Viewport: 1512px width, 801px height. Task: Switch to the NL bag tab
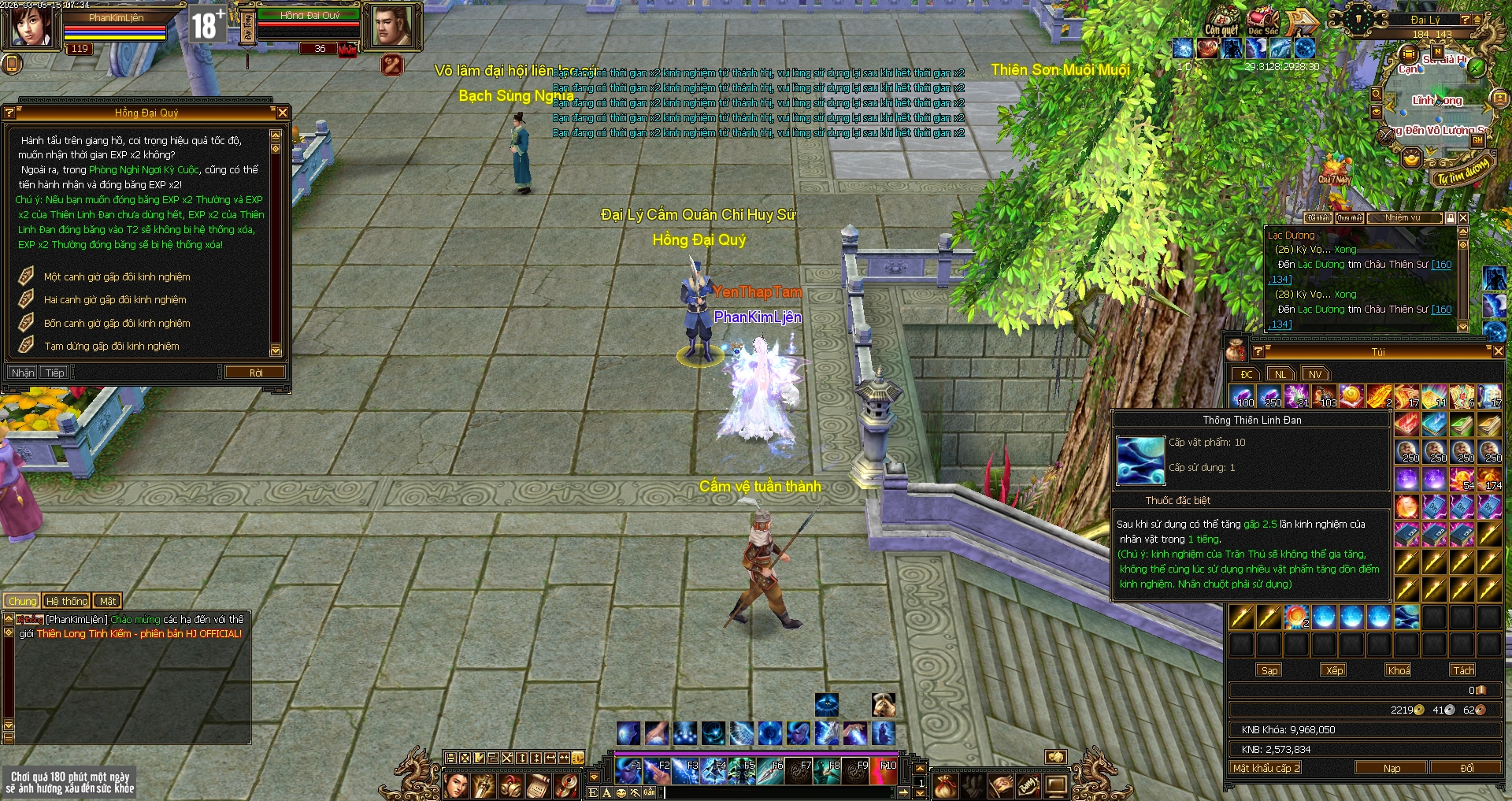(1280, 374)
